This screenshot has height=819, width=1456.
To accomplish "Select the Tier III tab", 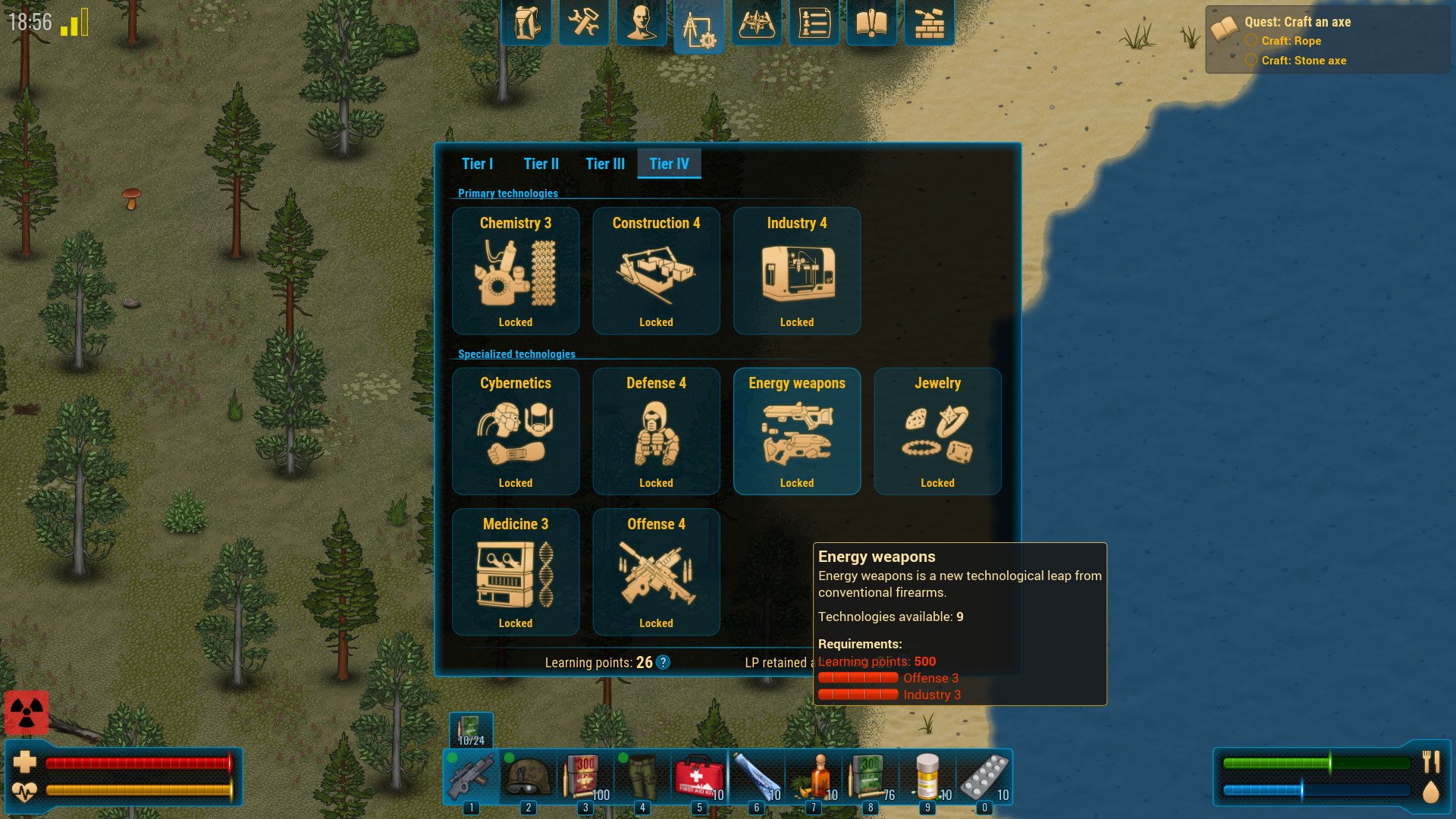I will pos(604,164).
